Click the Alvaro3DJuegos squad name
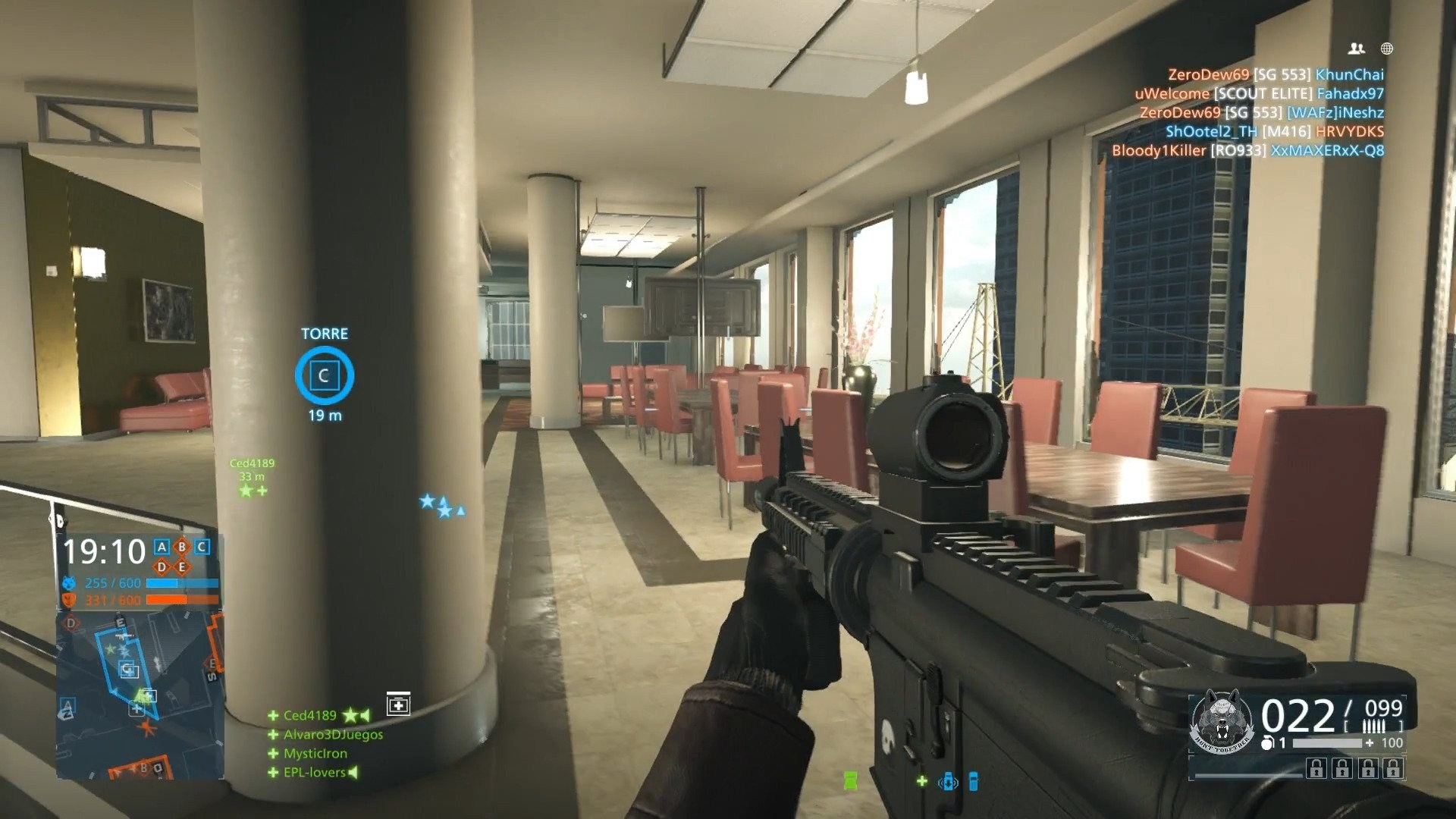This screenshot has height=819, width=1456. [x=333, y=734]
